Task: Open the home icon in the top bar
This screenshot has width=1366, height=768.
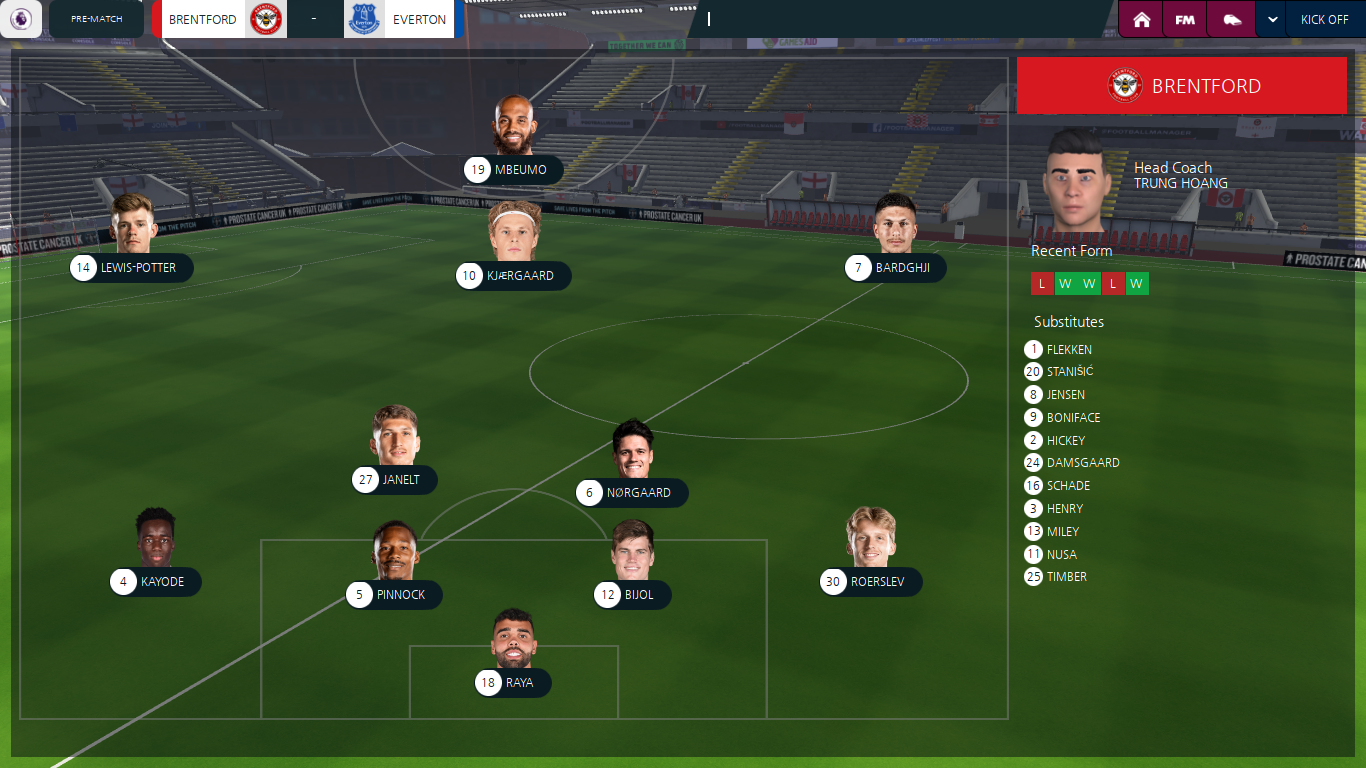Action: (x=1141, y=20)
